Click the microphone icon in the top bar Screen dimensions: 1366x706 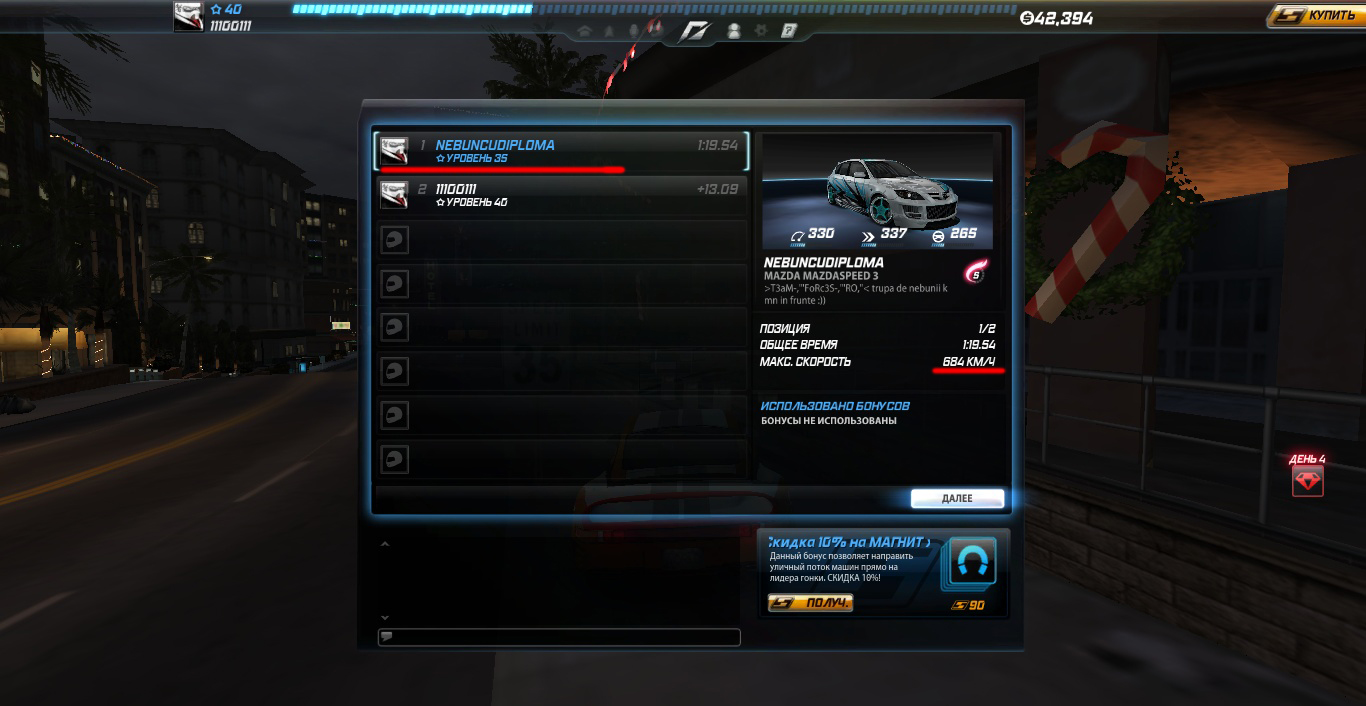(x=634, y=31)
